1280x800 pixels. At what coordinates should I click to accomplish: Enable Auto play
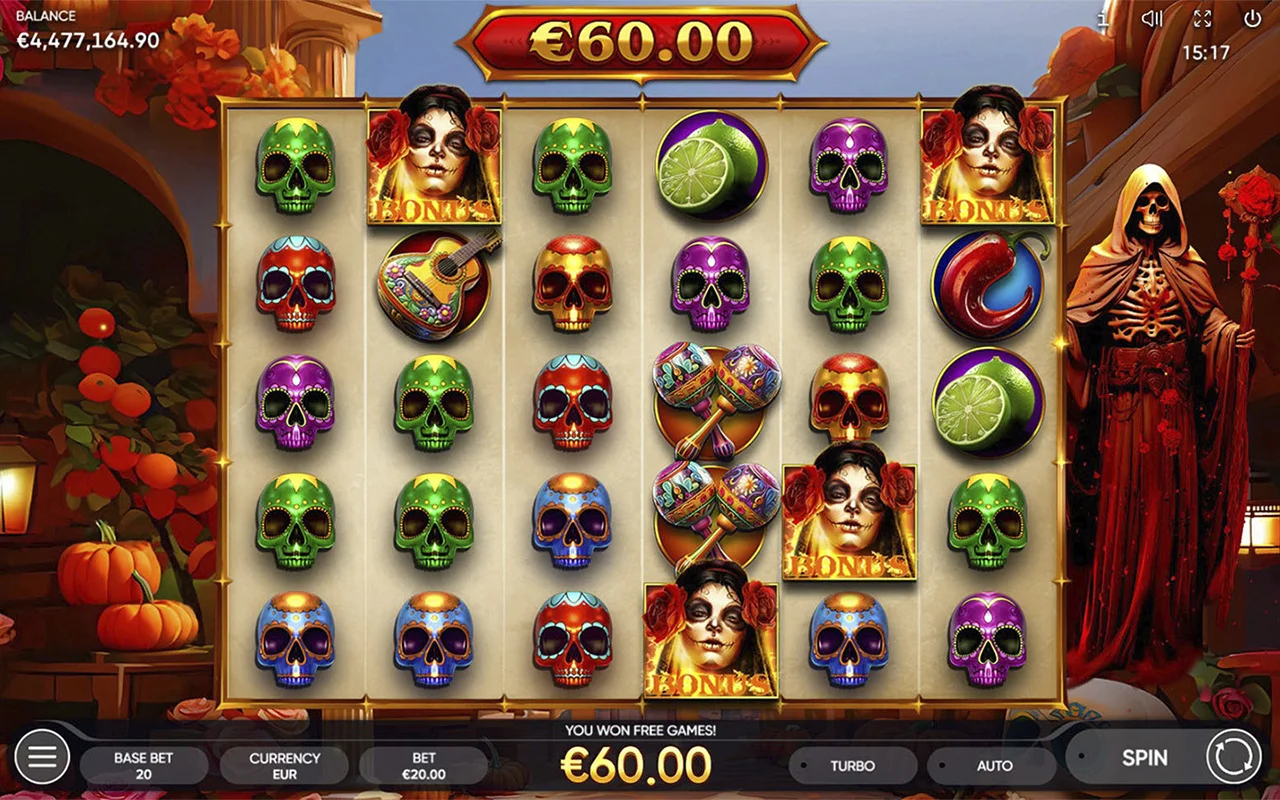click(995, 765)
